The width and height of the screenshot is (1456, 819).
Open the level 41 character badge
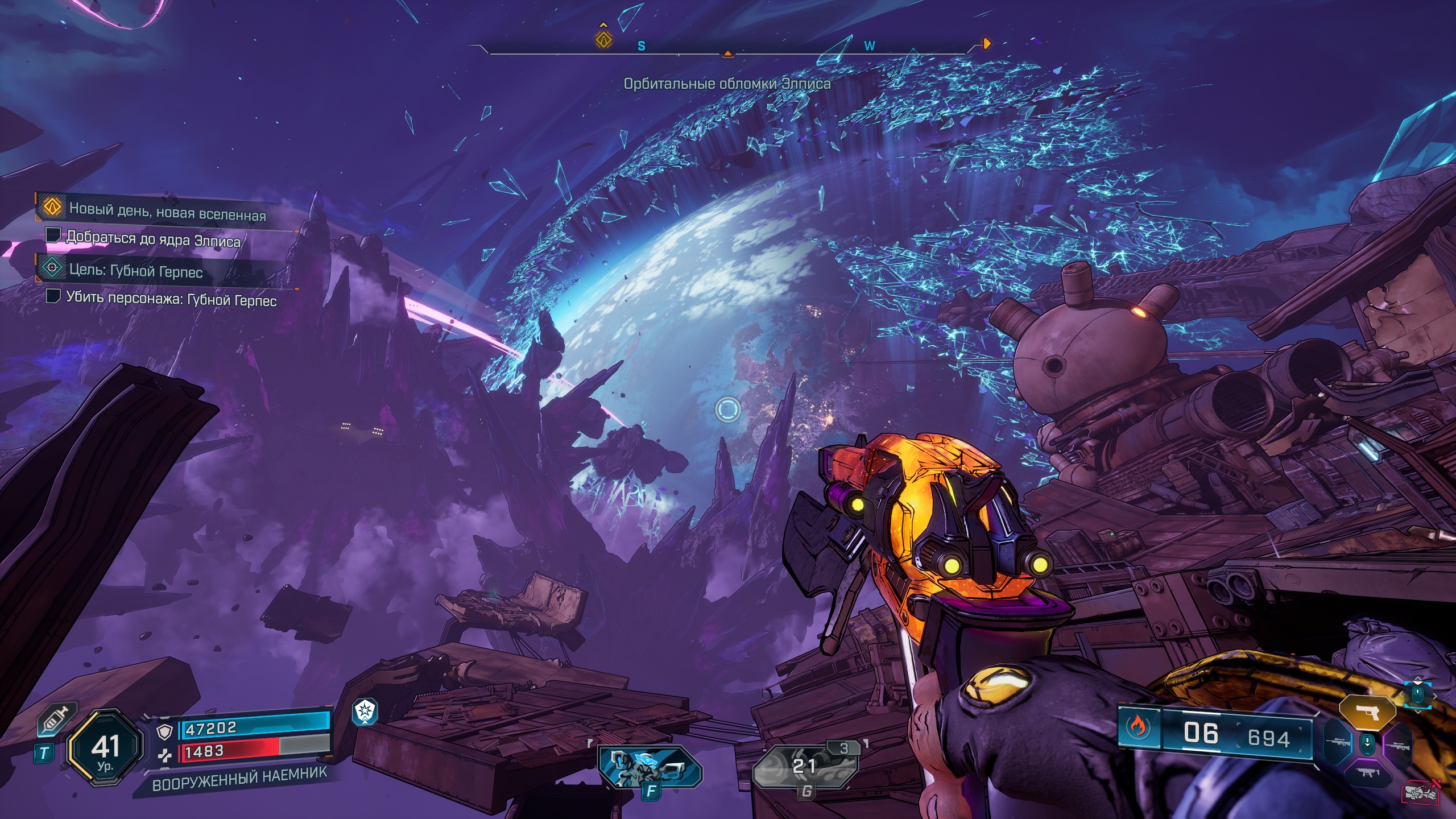tap(105, 748)
